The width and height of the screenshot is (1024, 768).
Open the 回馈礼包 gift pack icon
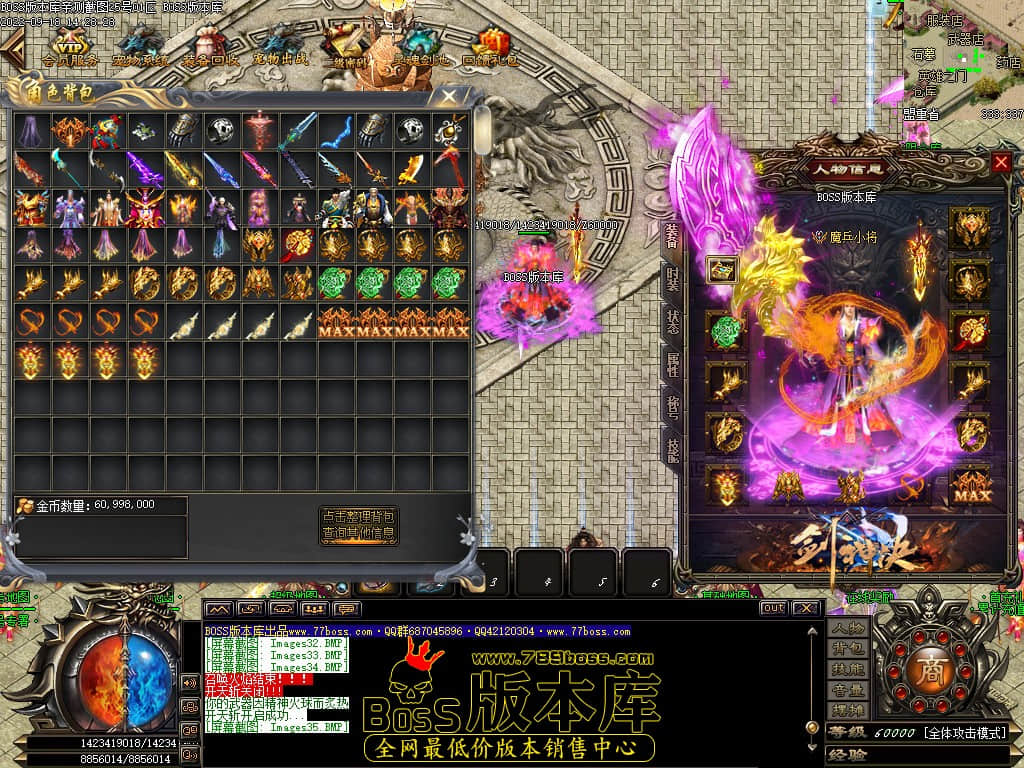click(x=490, y=47)
